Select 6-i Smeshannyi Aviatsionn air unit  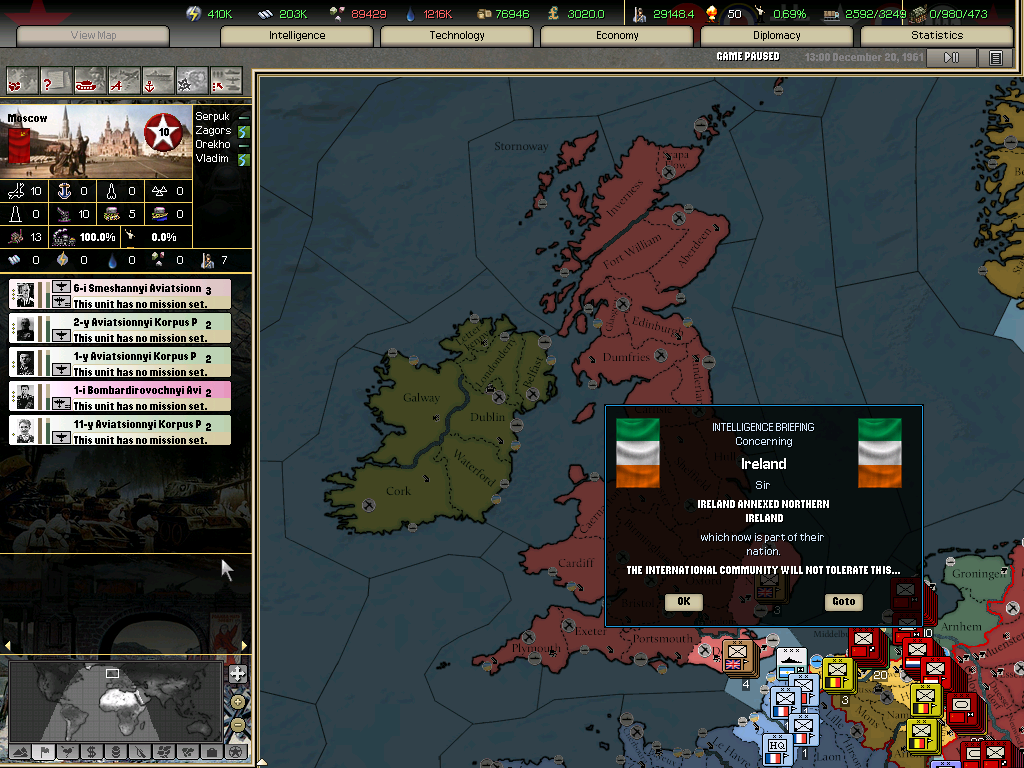point(120,294)
